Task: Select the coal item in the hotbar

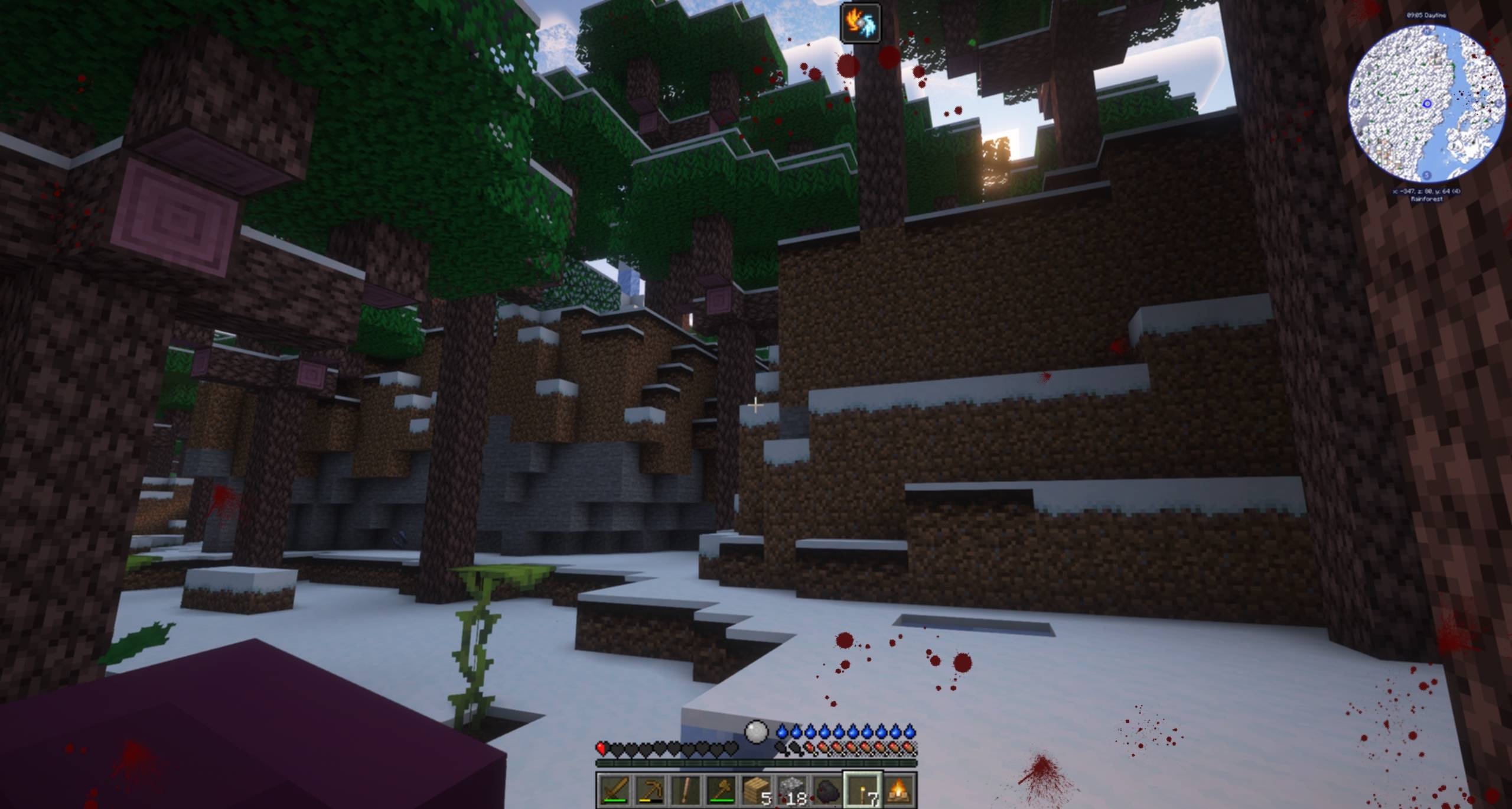Action: (x=828, y=792)
